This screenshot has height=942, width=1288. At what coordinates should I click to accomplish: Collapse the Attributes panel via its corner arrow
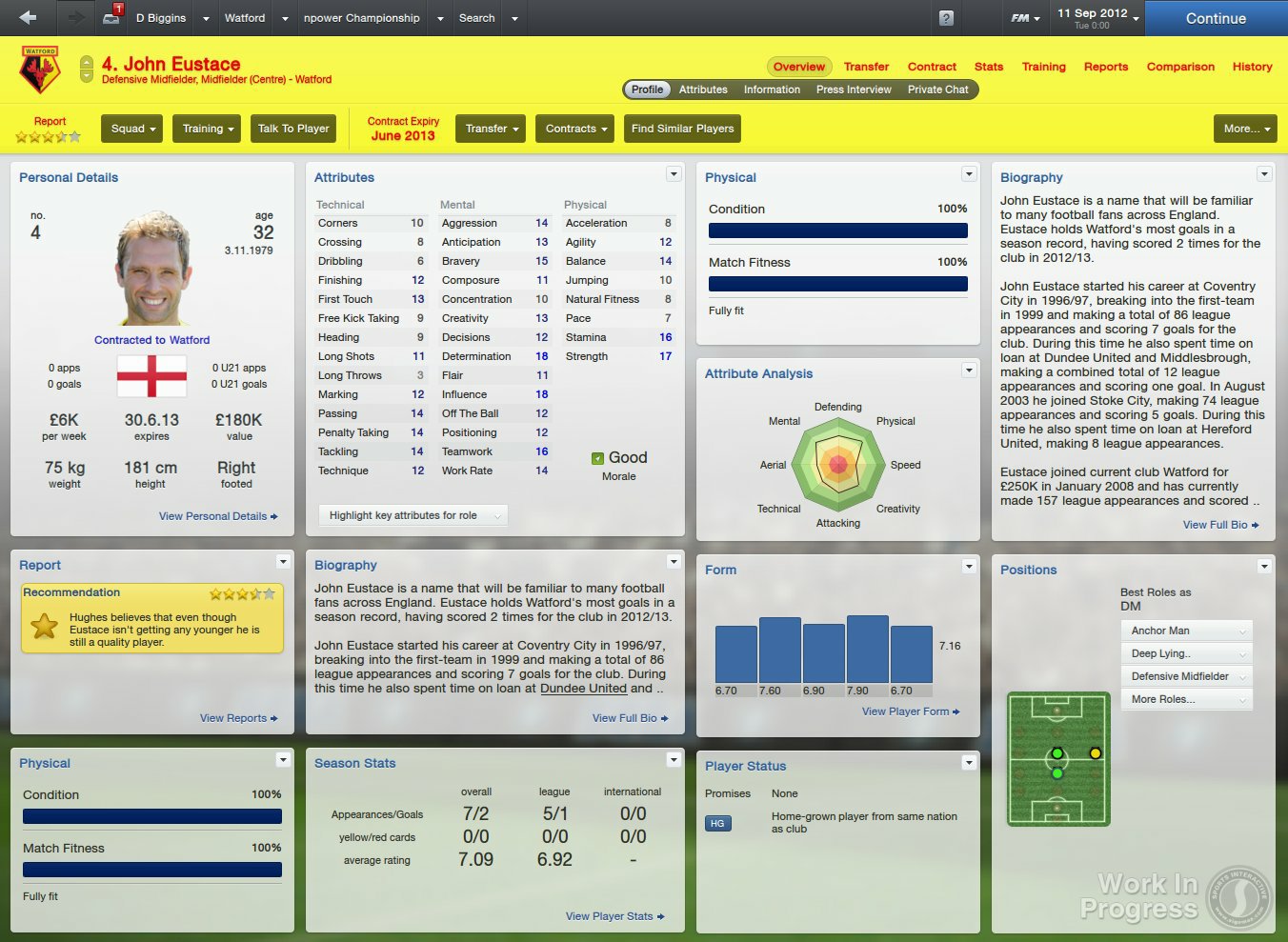tap(674, 173)
